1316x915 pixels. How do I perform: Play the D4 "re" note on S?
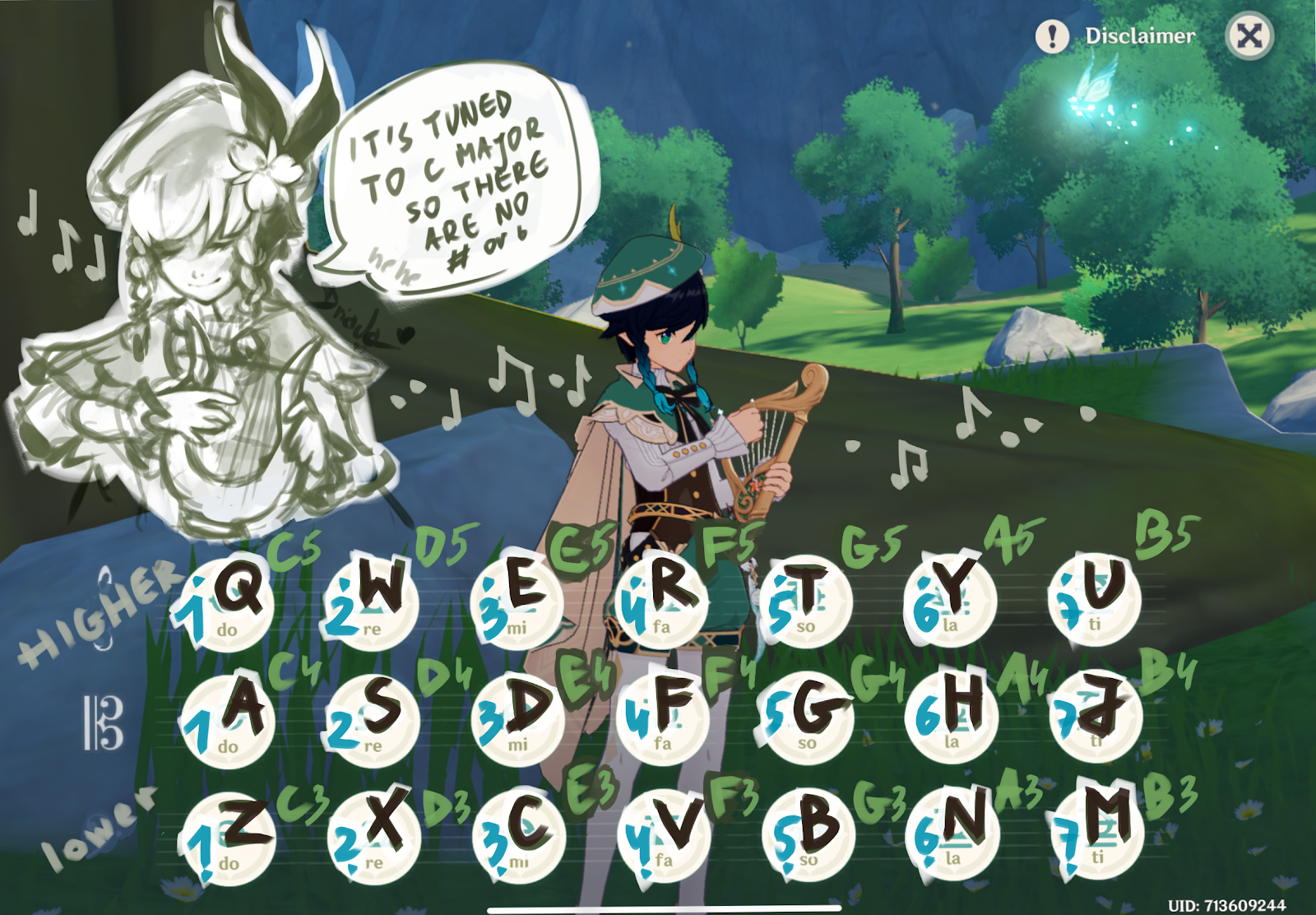click(372, 720)
